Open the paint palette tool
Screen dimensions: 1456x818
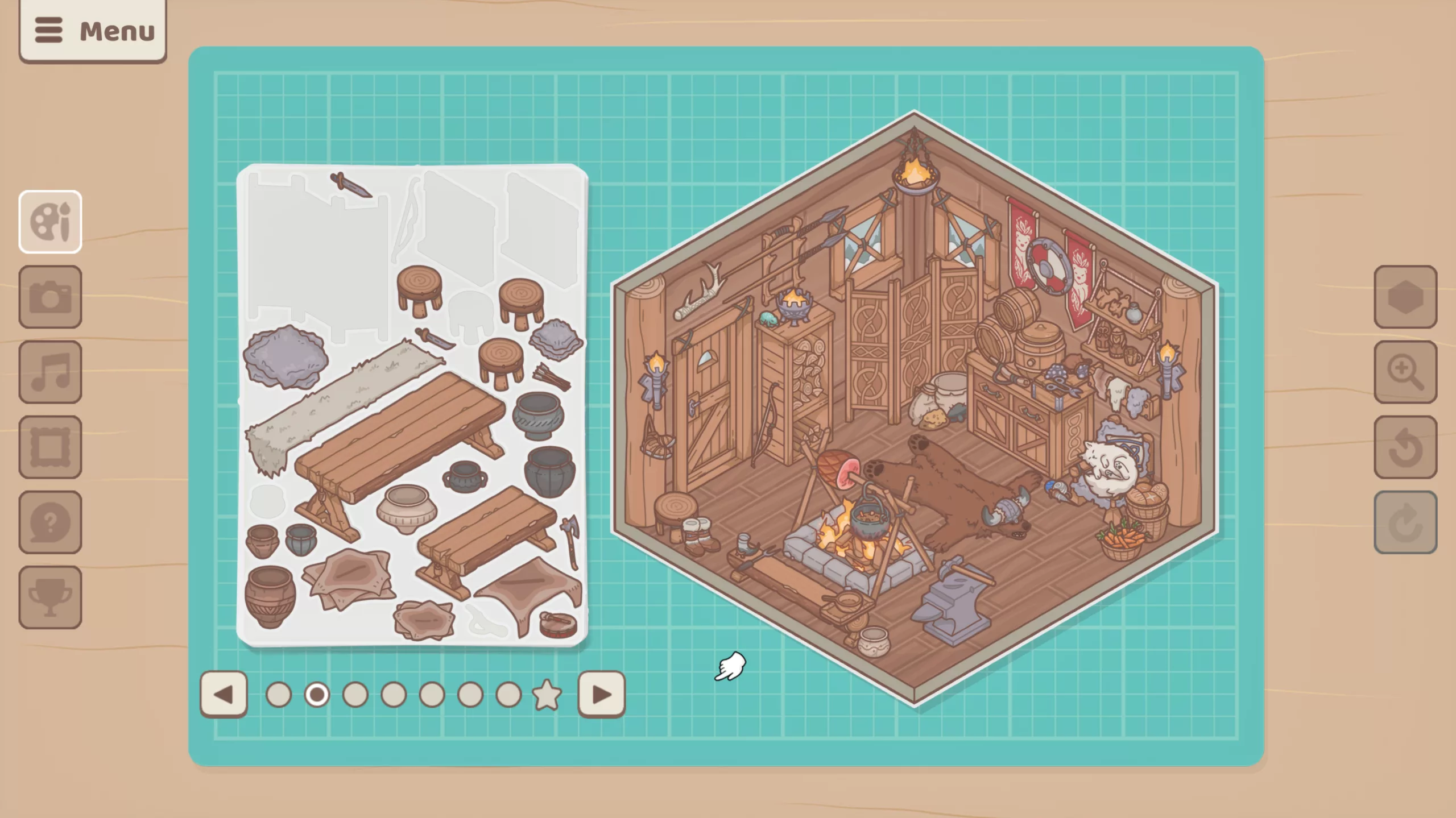50,222
